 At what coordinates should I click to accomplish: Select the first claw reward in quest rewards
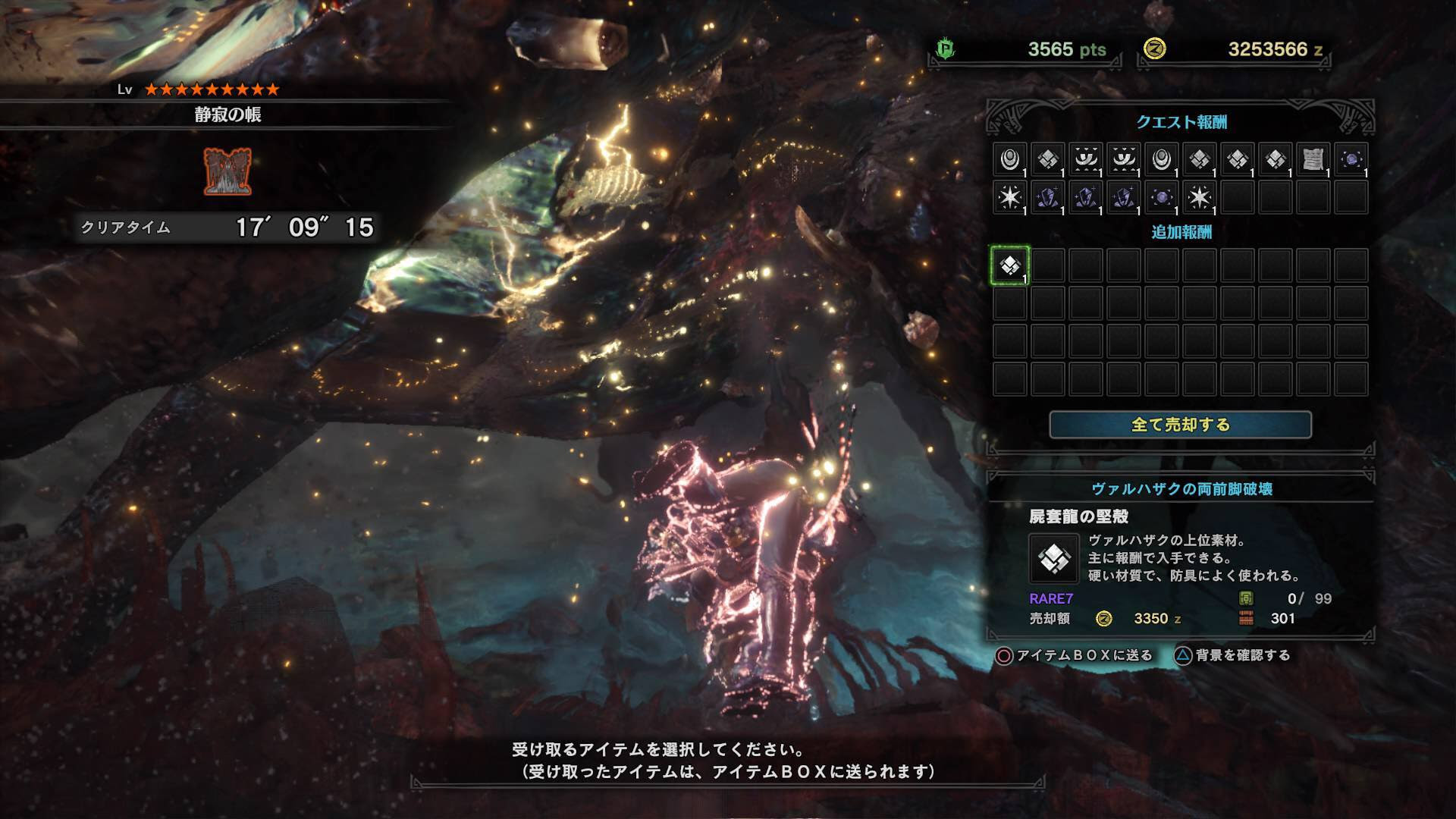[x=1087, y=160]
